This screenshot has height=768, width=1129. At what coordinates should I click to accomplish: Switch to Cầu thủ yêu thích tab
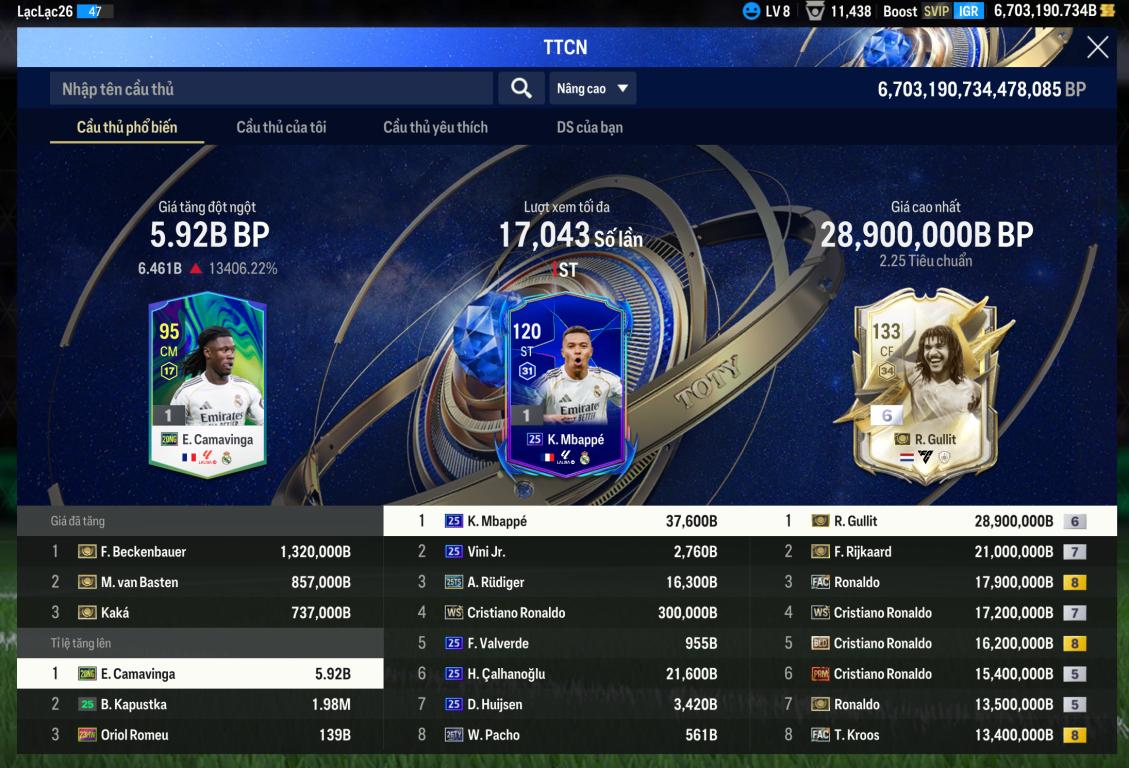click(435, 127)
